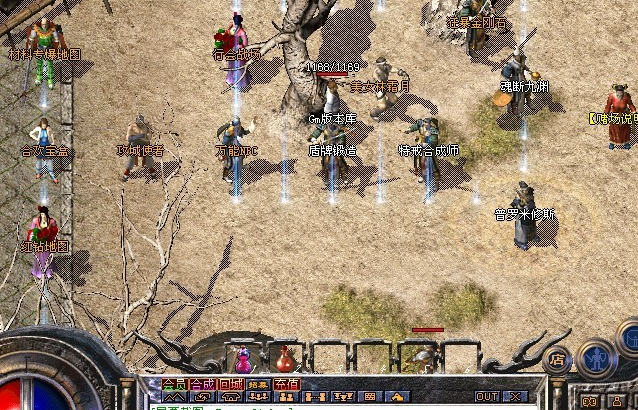
Task: Click the small yellow button beside 回城
Action: click(258, 384)
